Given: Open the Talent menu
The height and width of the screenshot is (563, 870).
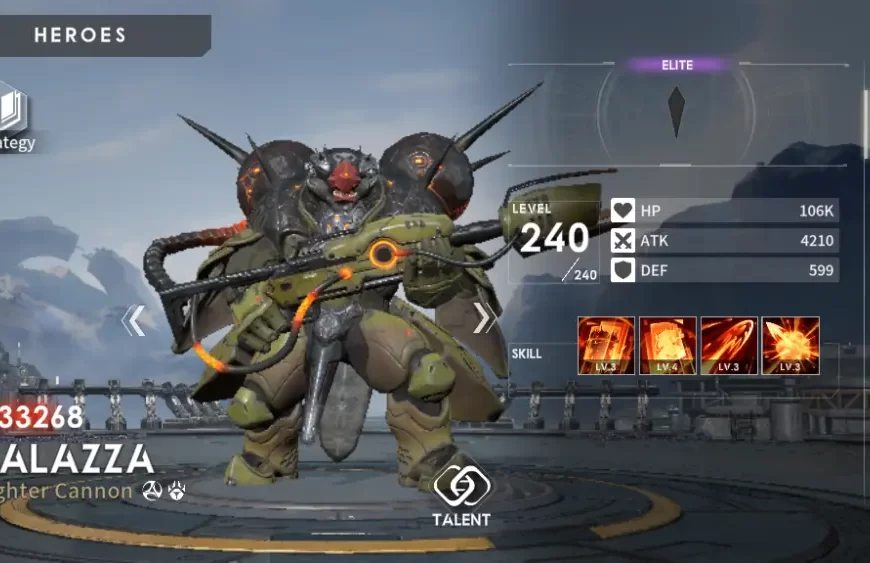Looking at the screenshot, I should tap(461, 493).
